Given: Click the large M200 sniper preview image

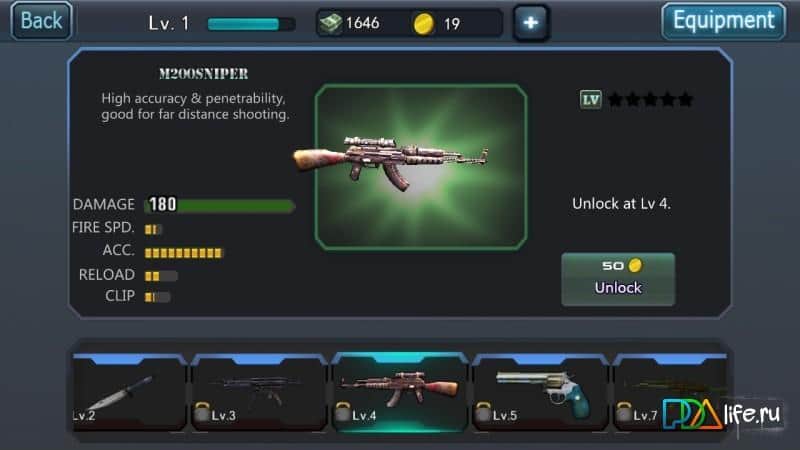Looking at the screenshot, I should (420, 166).
